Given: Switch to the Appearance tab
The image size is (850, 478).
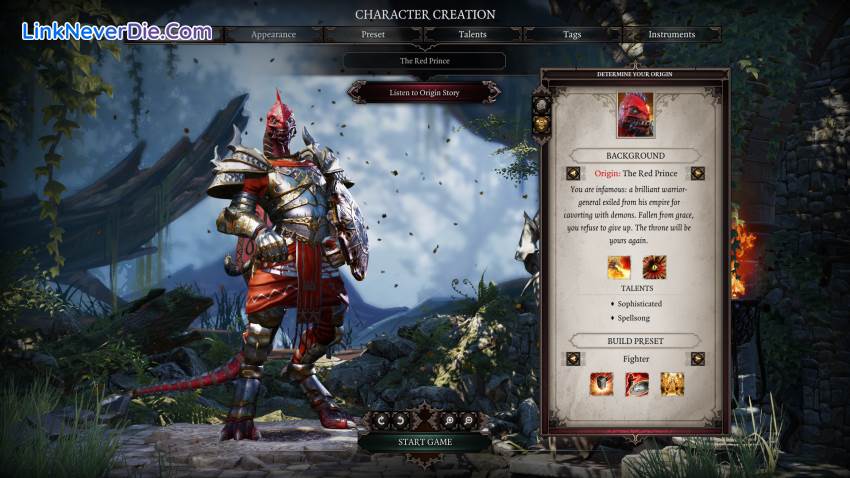Looking at the screenshot, I should (273, 34).
